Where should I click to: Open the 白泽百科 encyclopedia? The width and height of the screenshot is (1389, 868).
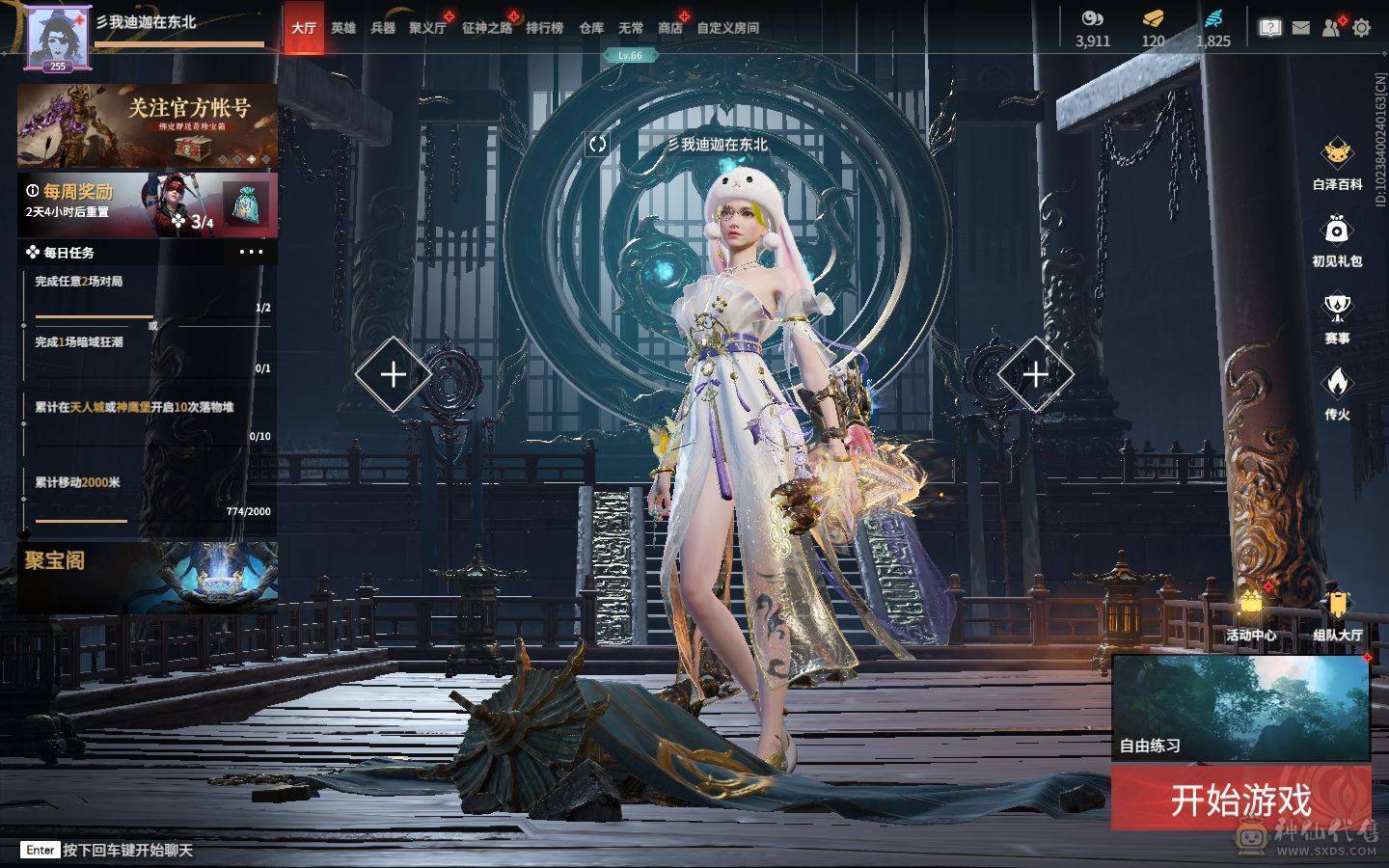1337,164
